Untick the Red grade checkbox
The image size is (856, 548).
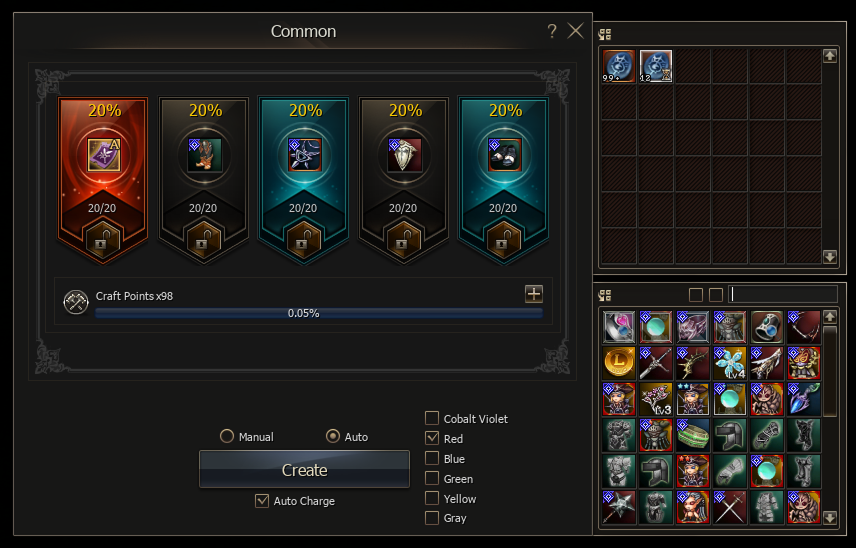(x=432, y=438)
